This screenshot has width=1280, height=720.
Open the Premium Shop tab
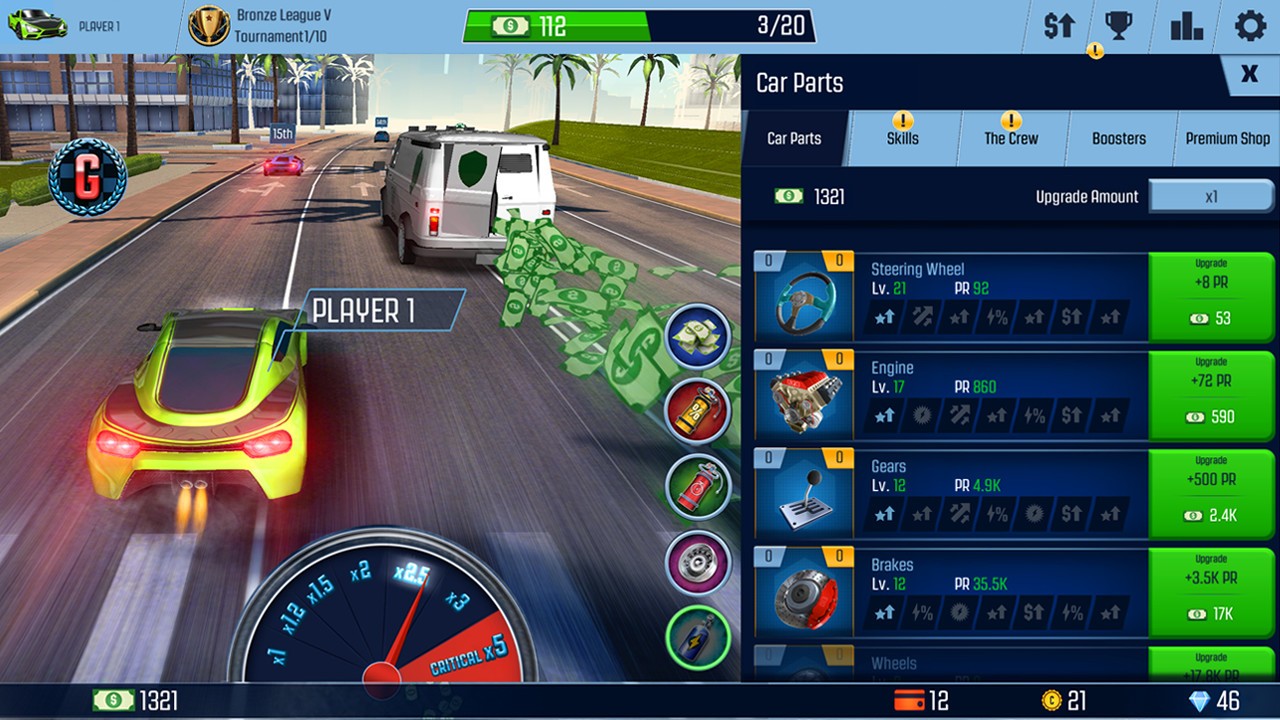[x=1226, y=138]
